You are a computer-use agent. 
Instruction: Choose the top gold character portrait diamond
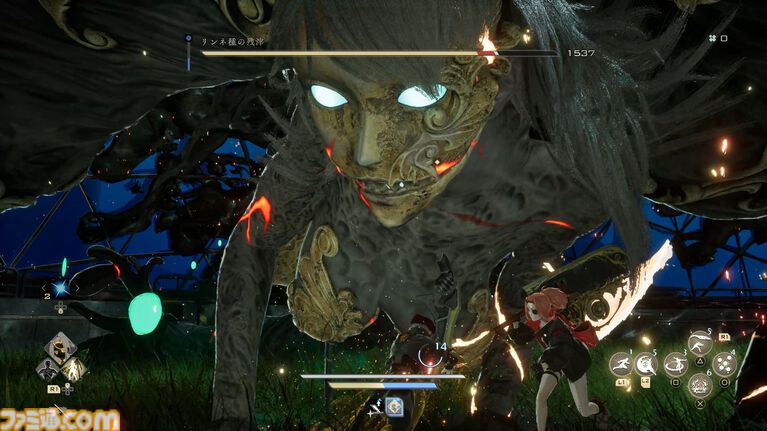(60, 348)
